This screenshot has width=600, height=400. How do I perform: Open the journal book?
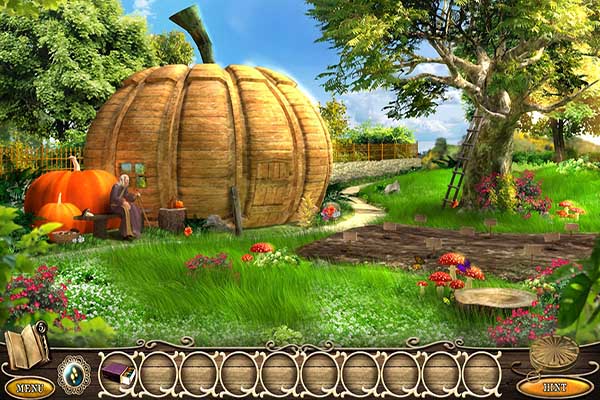26,347
